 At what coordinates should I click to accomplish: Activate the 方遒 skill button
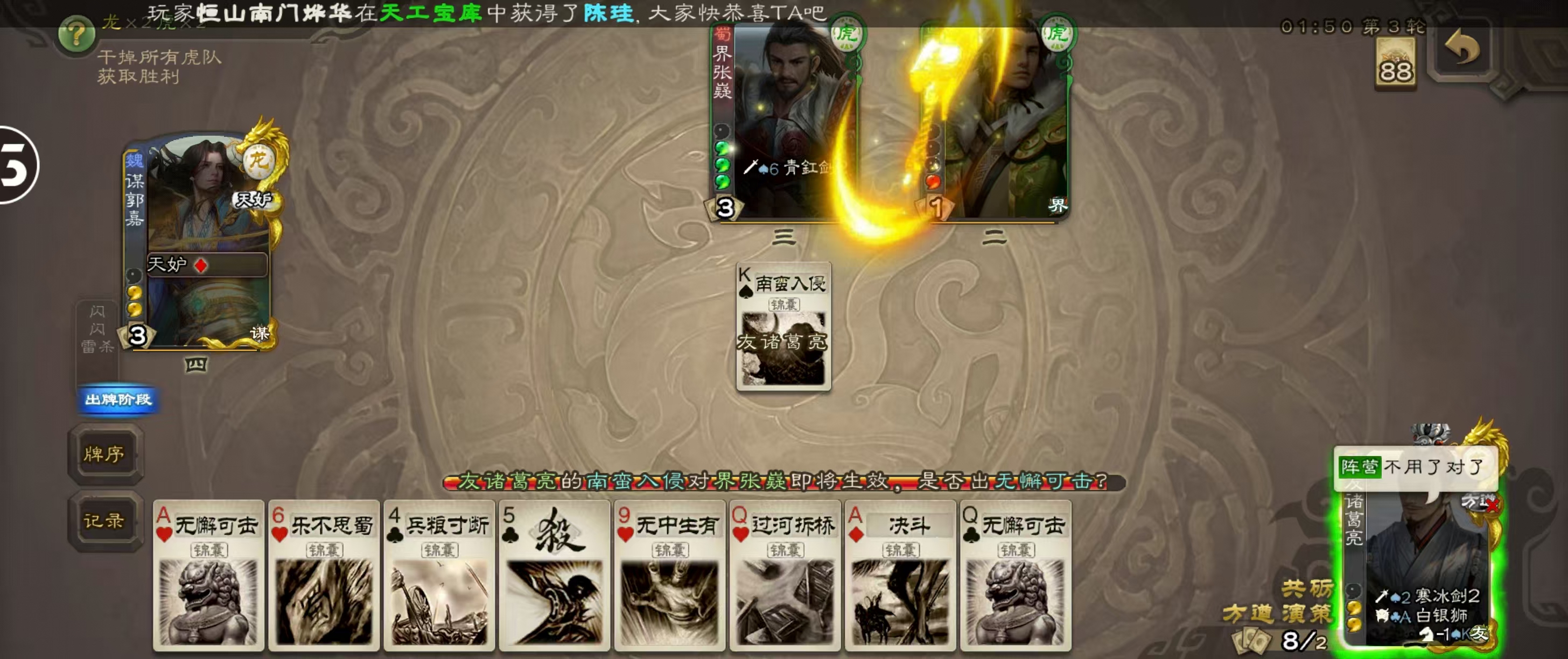[x=1247, y=613]
